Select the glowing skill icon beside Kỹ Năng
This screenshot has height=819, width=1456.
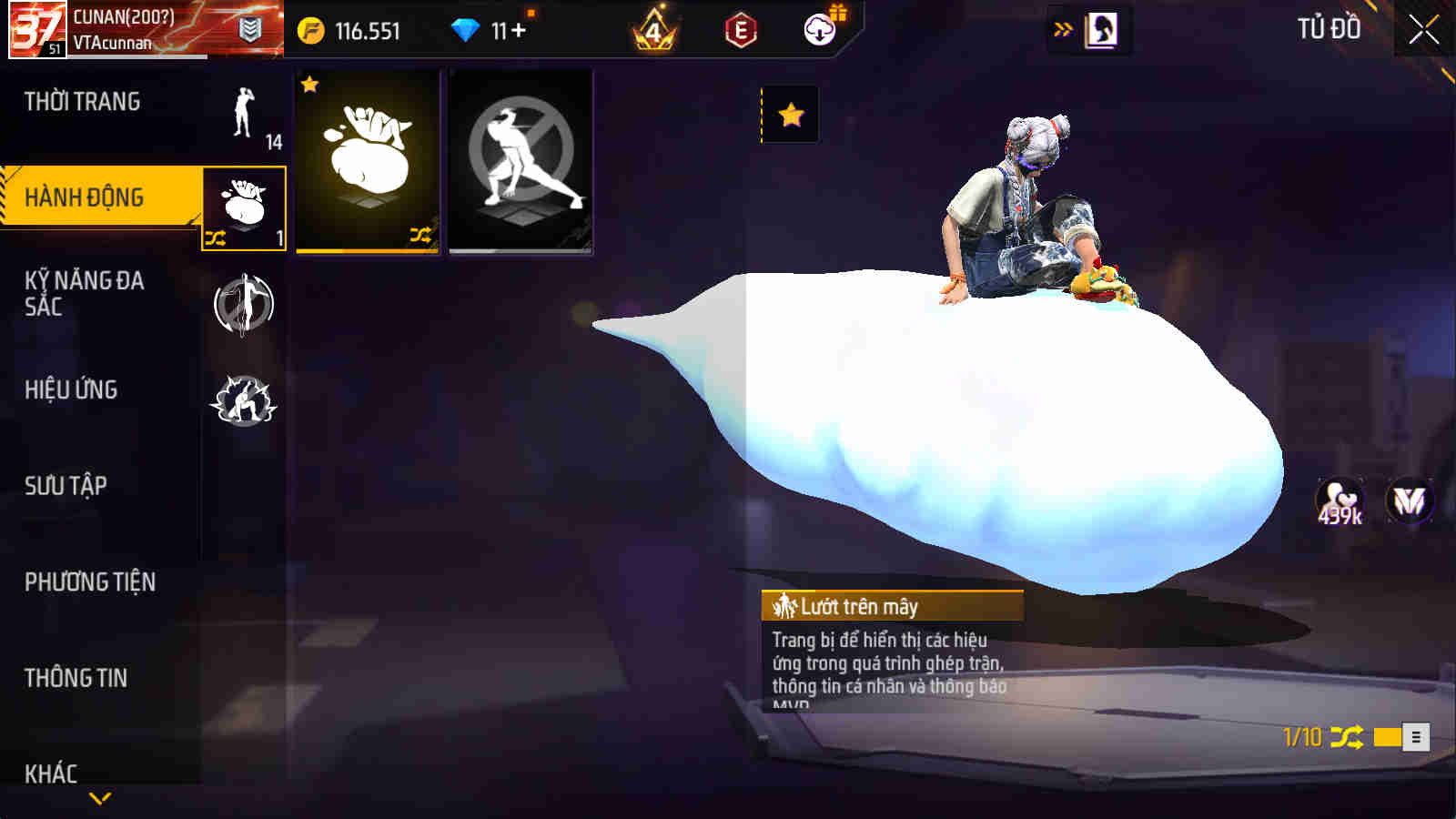point(244,303)
